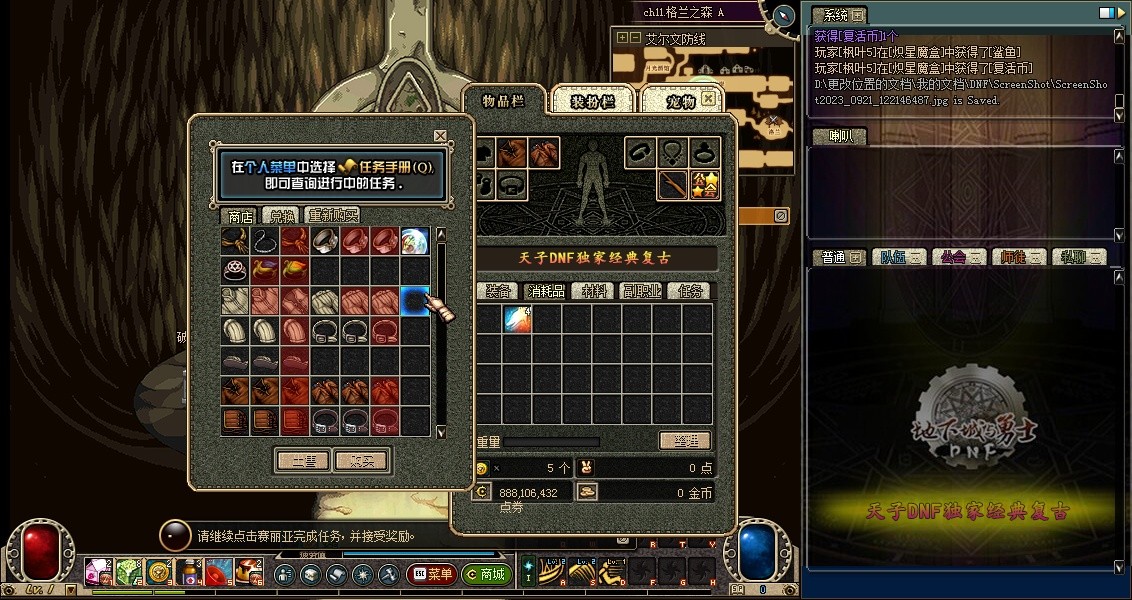The height and width of the screenshot is (600, 1132).
Task: Show the 任务 quest items tab
Action: pos(691,291)
